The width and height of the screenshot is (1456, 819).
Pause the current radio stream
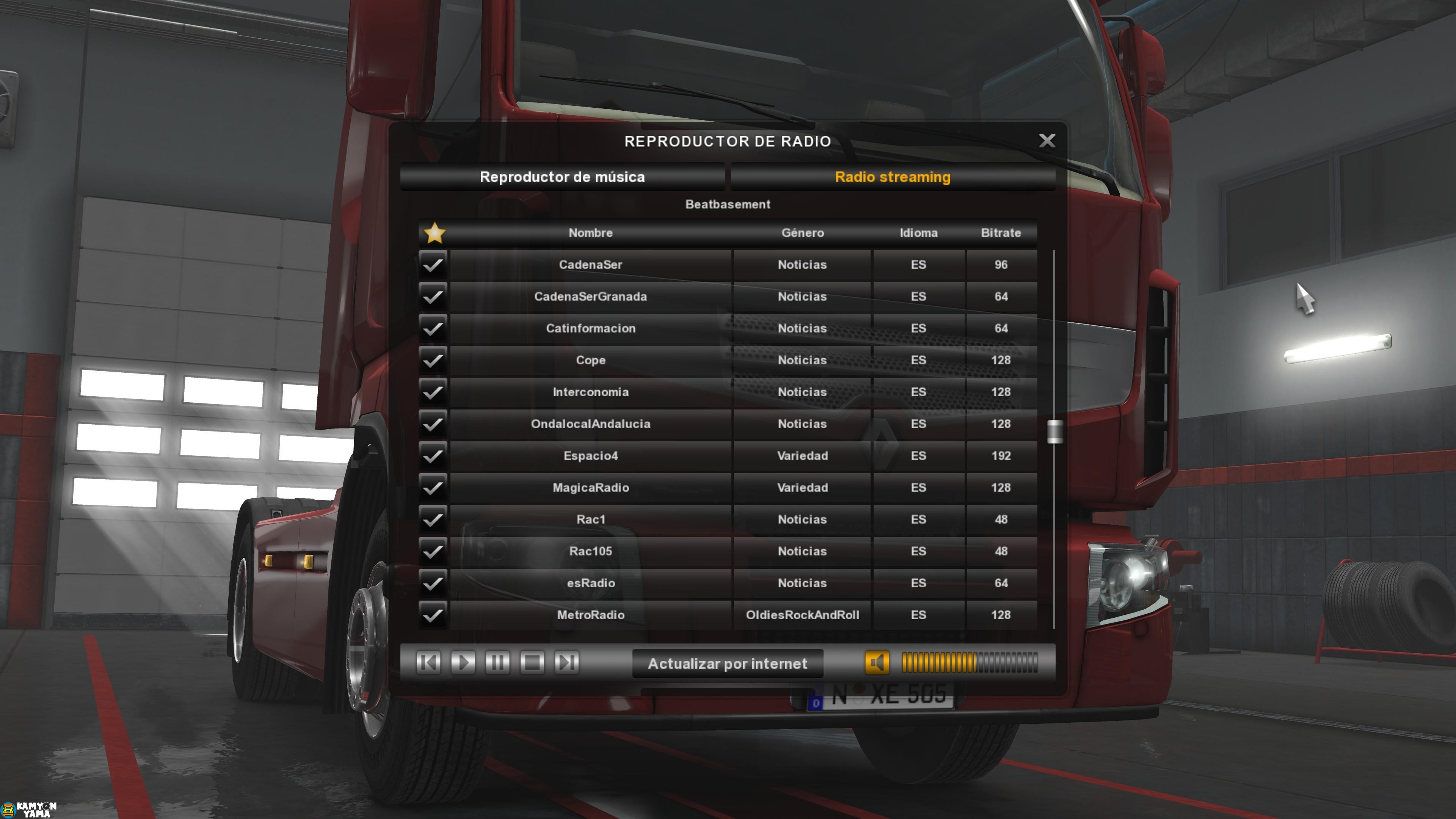coord(497,664)
